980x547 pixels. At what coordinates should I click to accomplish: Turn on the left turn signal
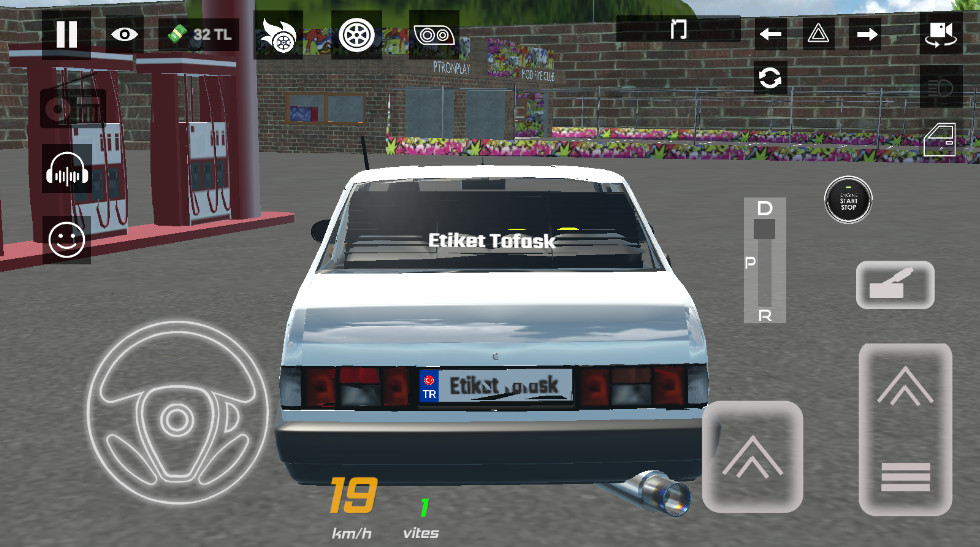770,35
